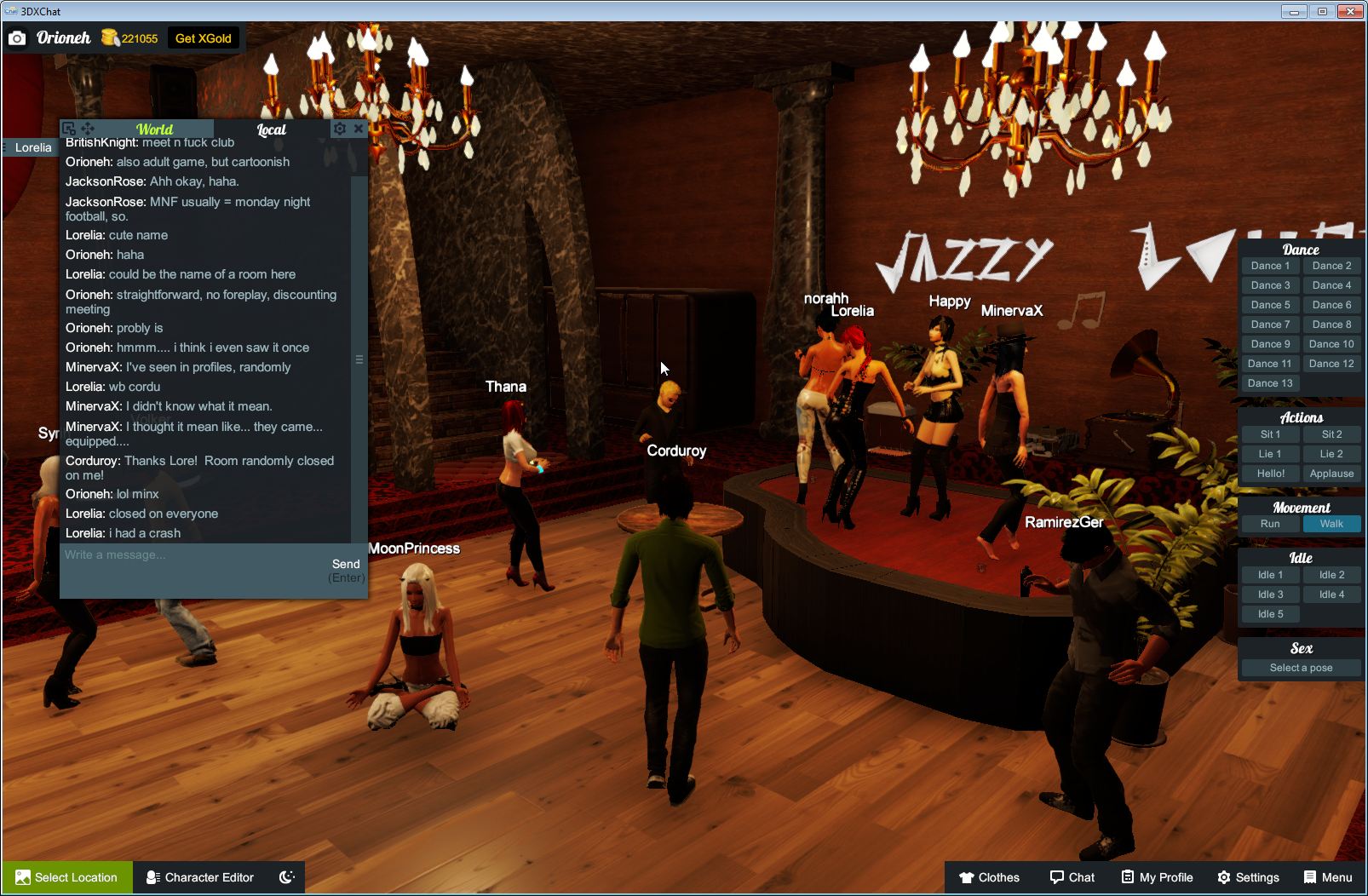Open chat window settings via gear icon
1368x896 pixels.
339,129
